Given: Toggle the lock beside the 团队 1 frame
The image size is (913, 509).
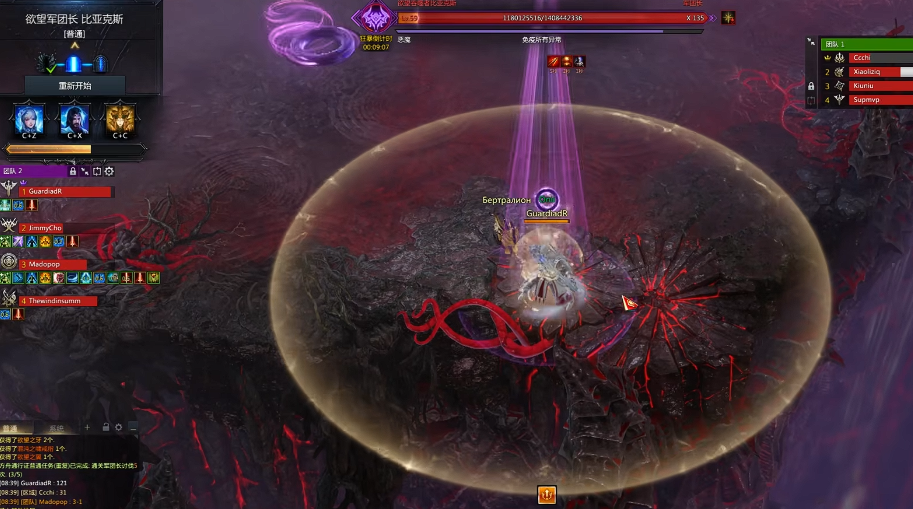Looking at the screenshot, I should tap(811, 86).
